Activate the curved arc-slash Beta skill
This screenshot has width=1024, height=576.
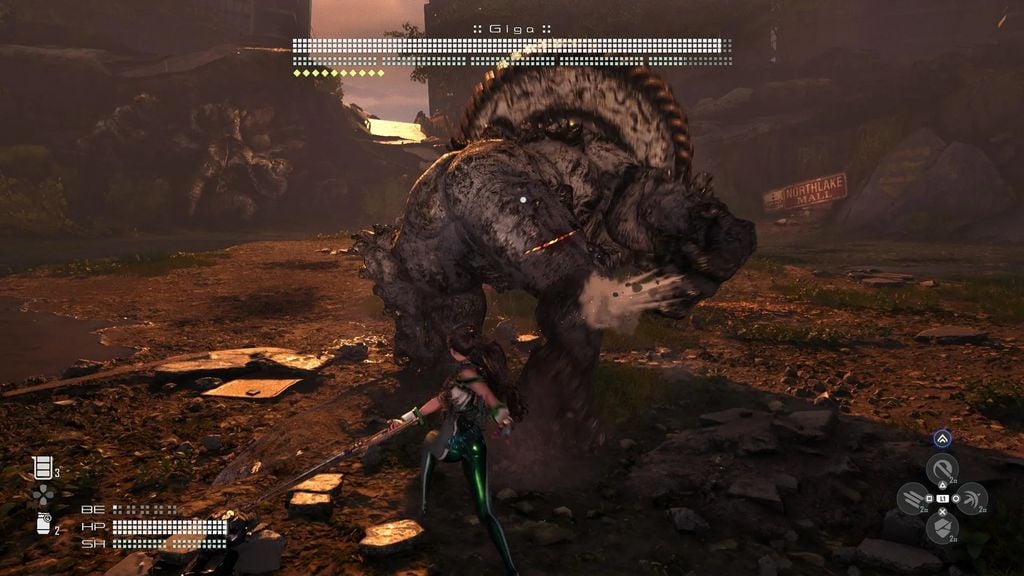[970, 498]
